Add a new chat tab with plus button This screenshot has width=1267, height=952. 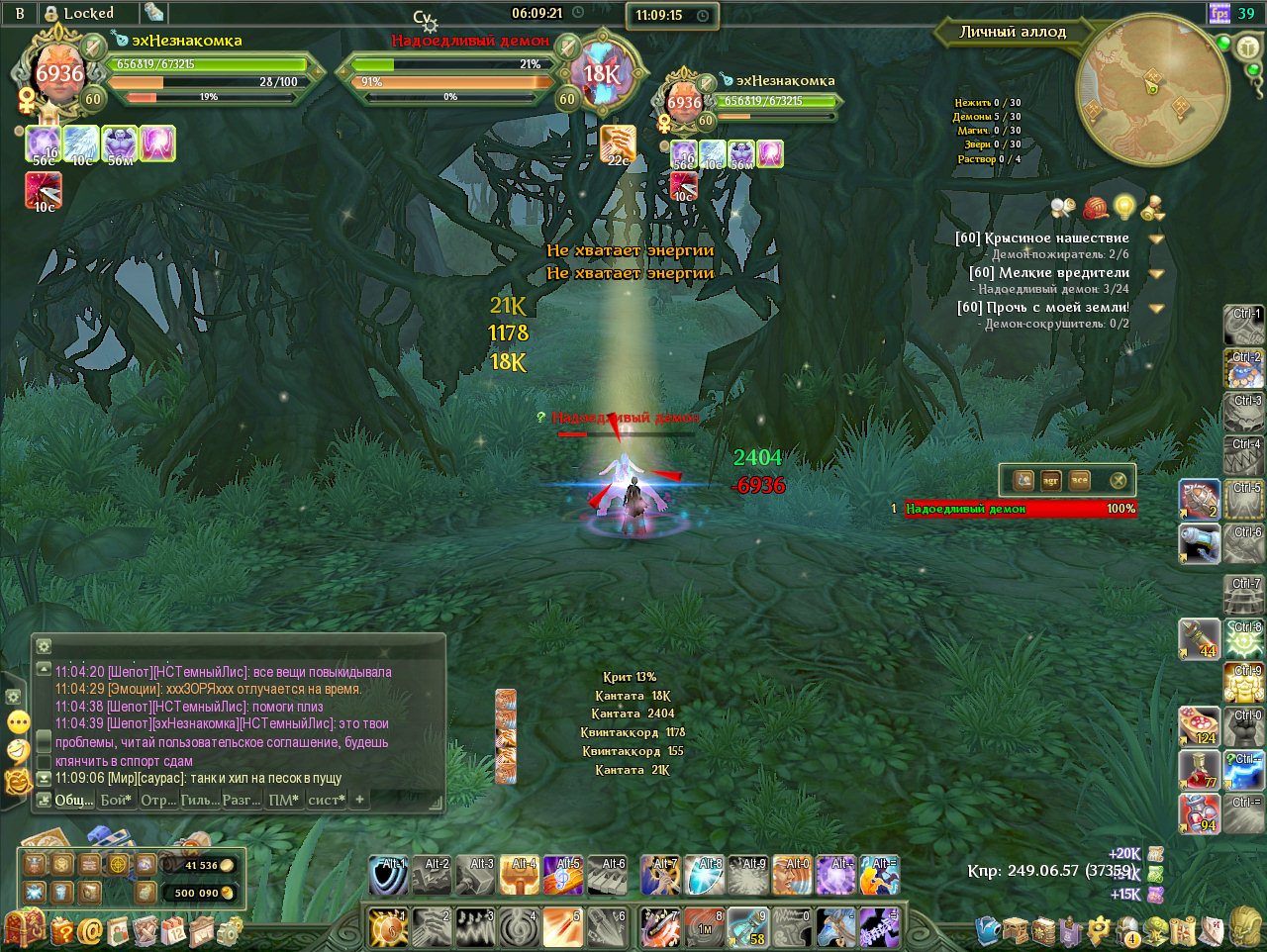360,799
